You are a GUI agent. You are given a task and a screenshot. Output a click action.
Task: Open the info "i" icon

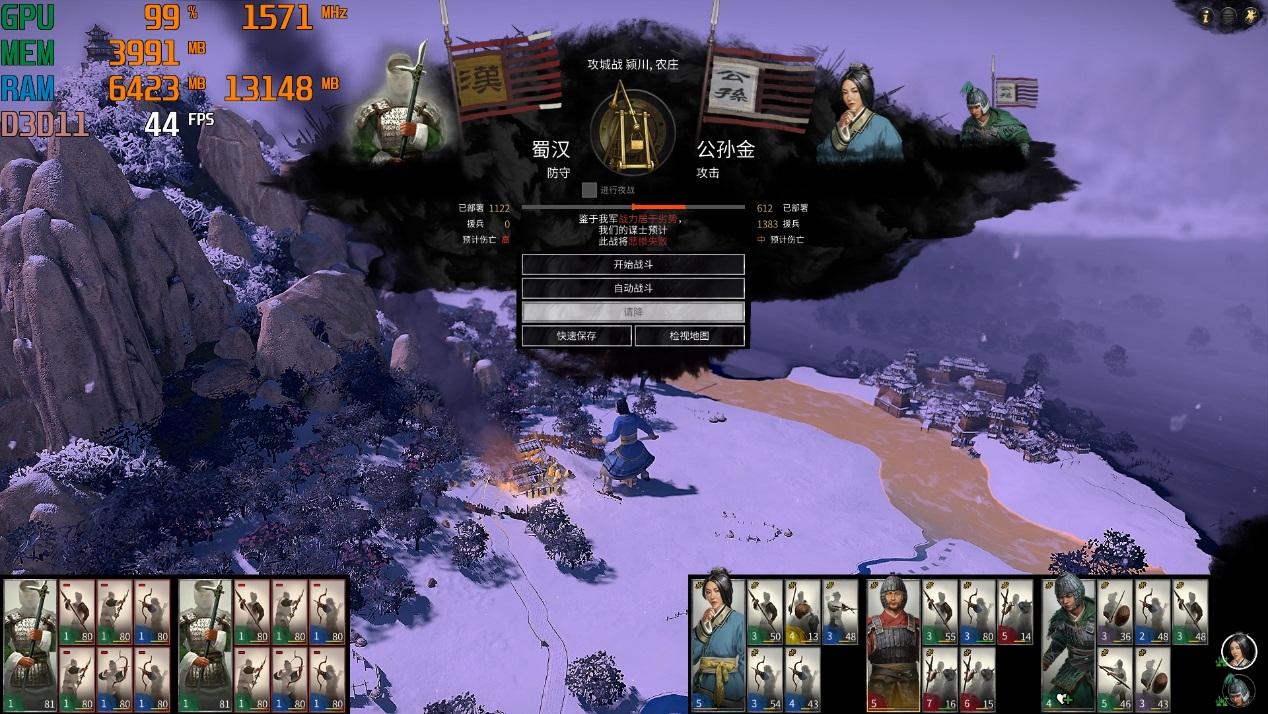pyautogui.click(x=1206, y=15)
